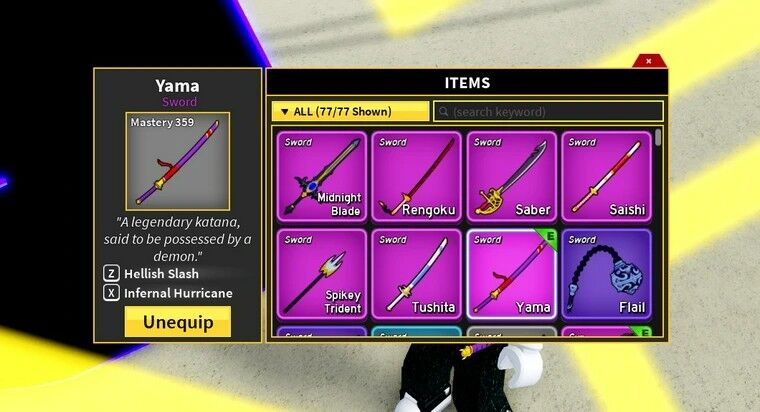Choose the Rengoku sword slot

click(416, 176)
